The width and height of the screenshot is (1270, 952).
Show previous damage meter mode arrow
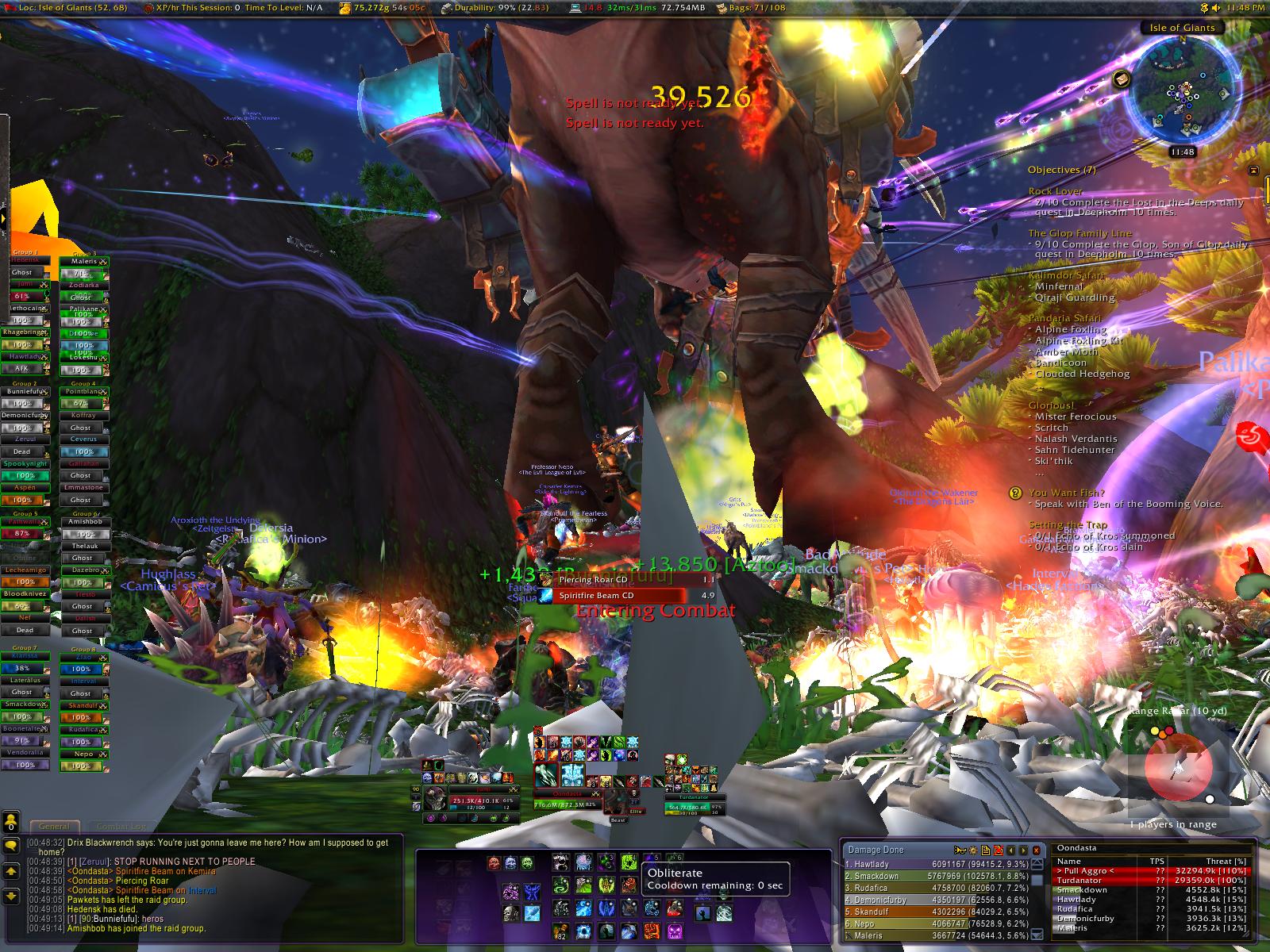(1011, 850)
